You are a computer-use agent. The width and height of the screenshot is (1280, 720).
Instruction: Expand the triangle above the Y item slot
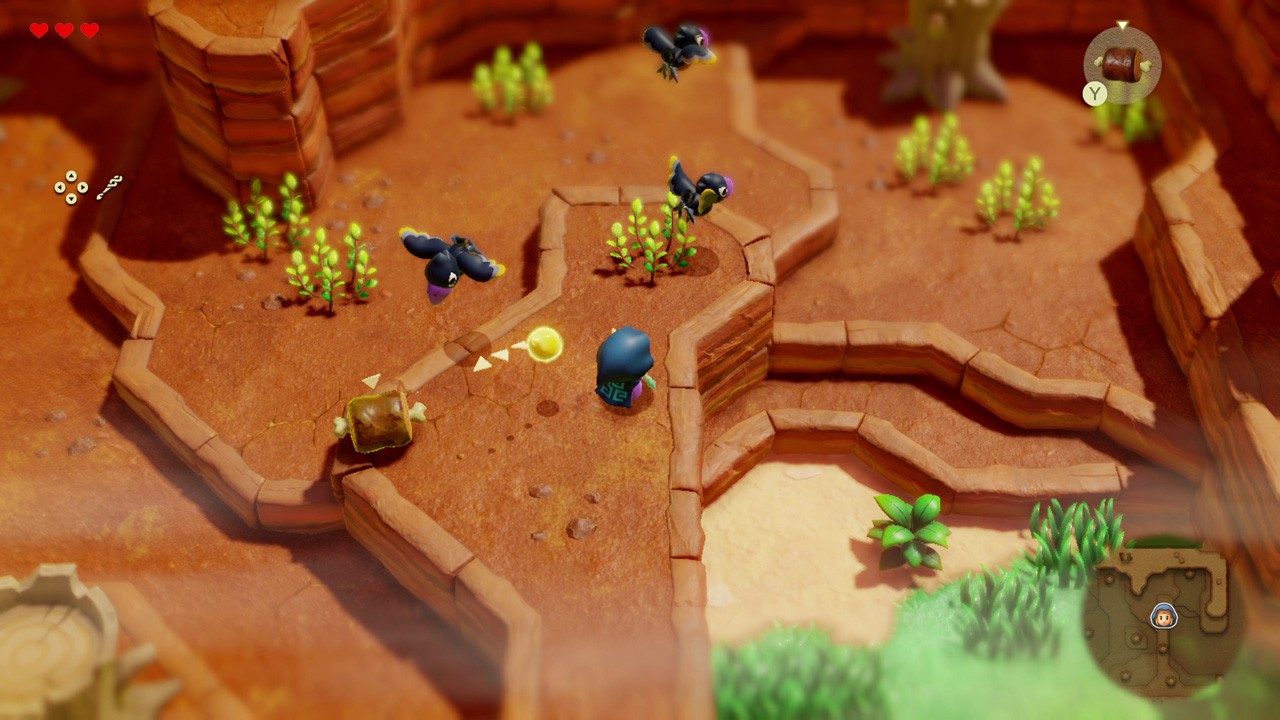click(1121, 24)
